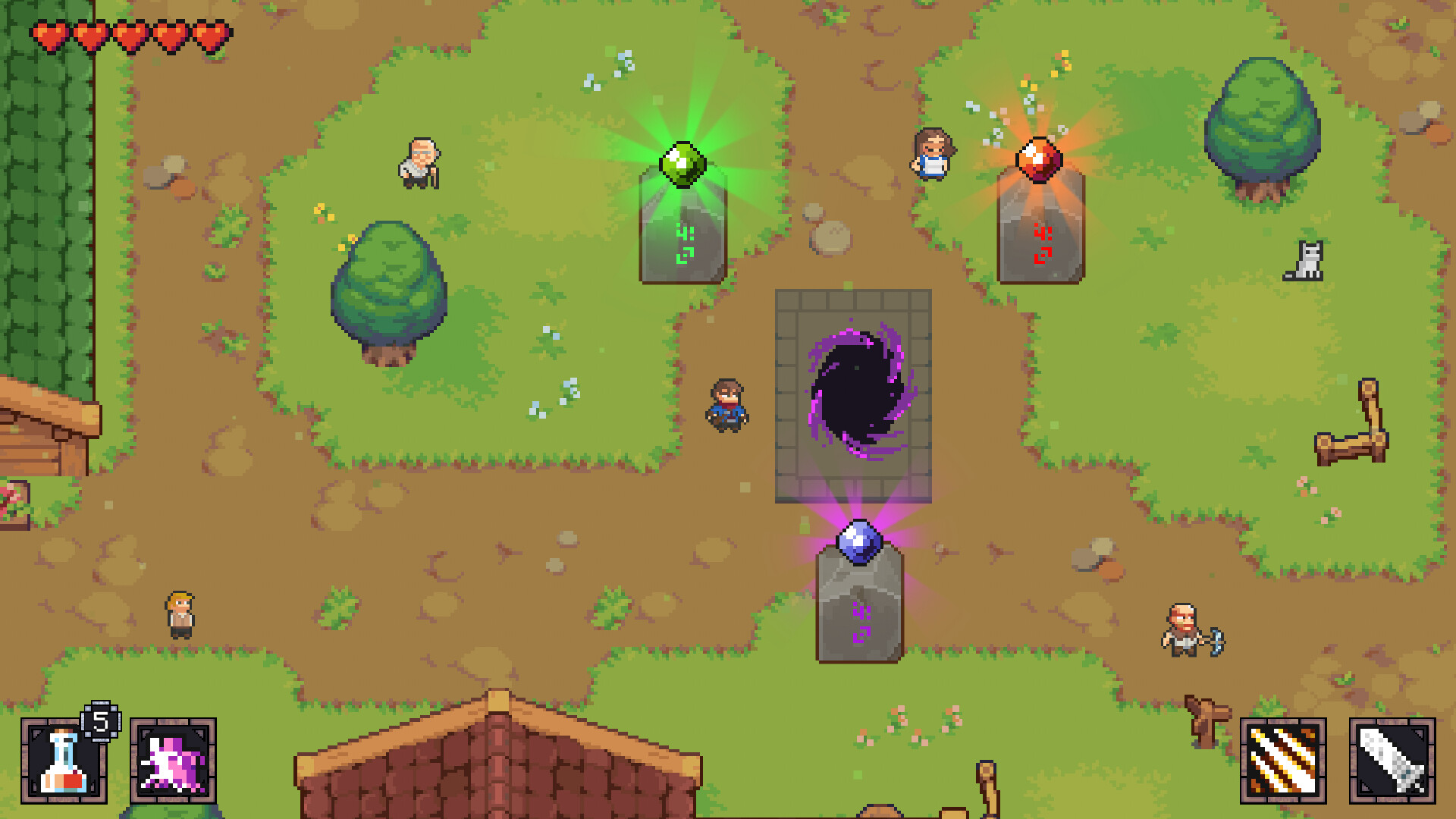Select the sword weapon icon

(1394, 762)
